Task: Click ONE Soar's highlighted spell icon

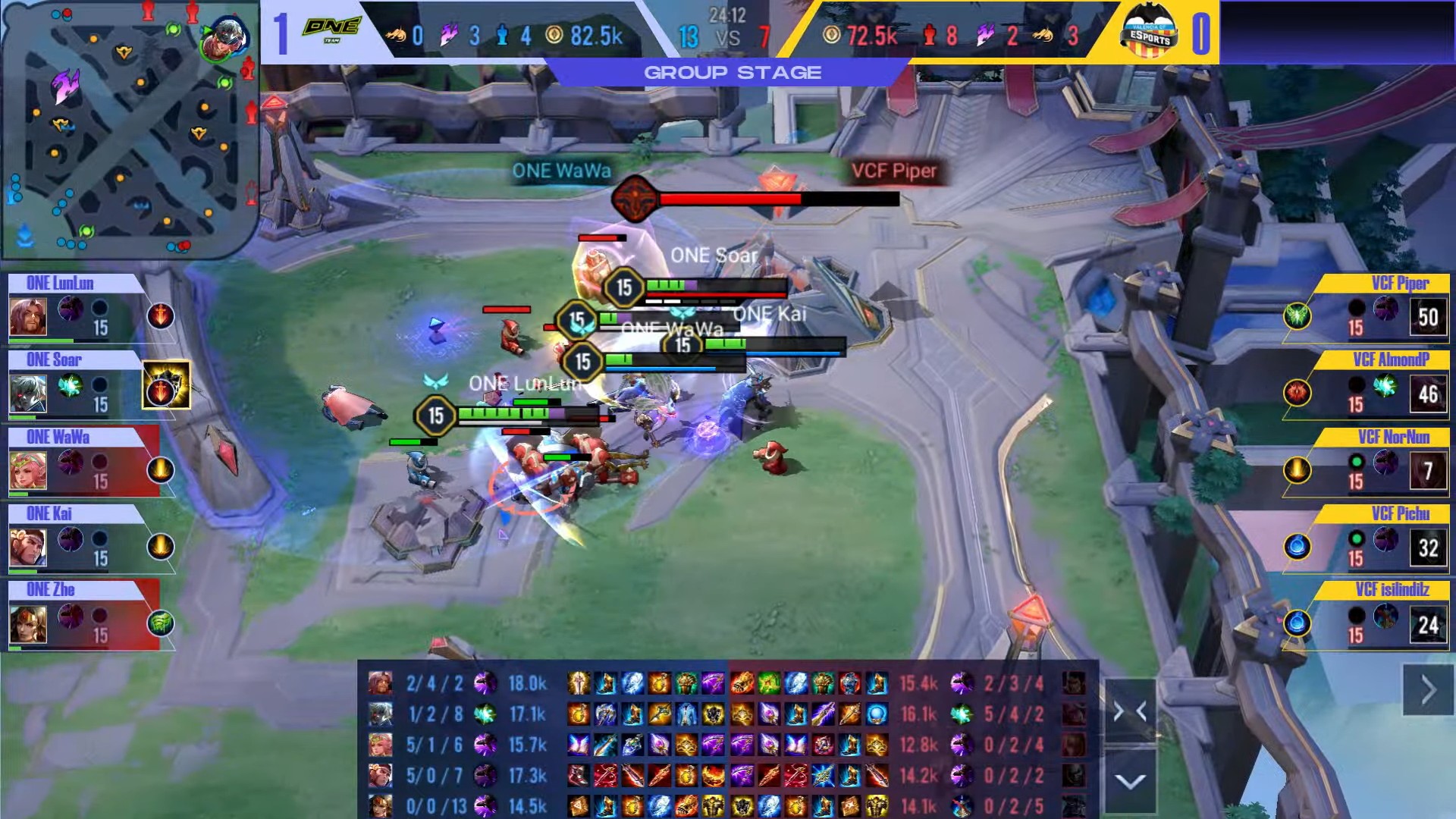Action: click(165, 385)
